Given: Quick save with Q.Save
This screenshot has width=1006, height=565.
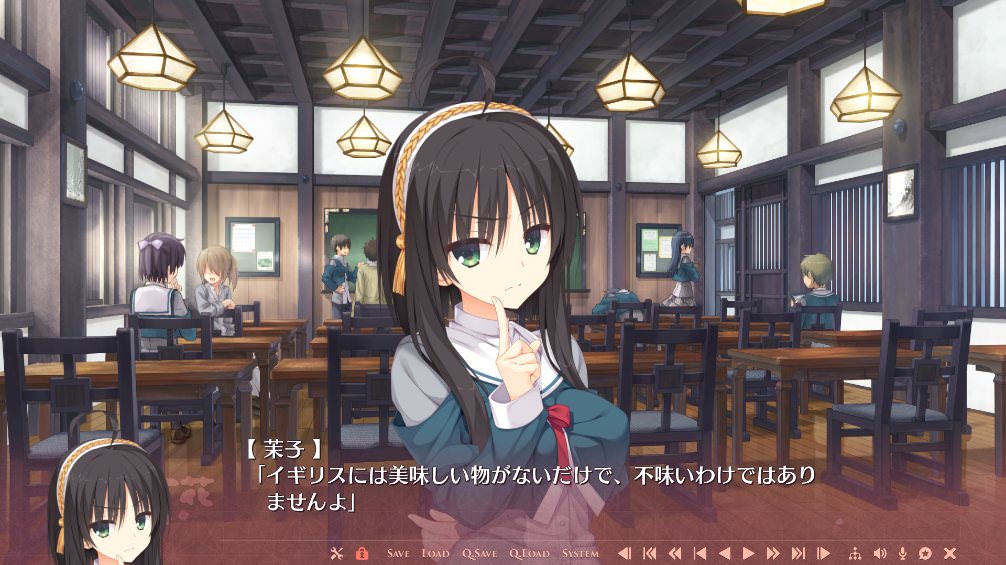Looking at the screenshot, I should point(479,553).
